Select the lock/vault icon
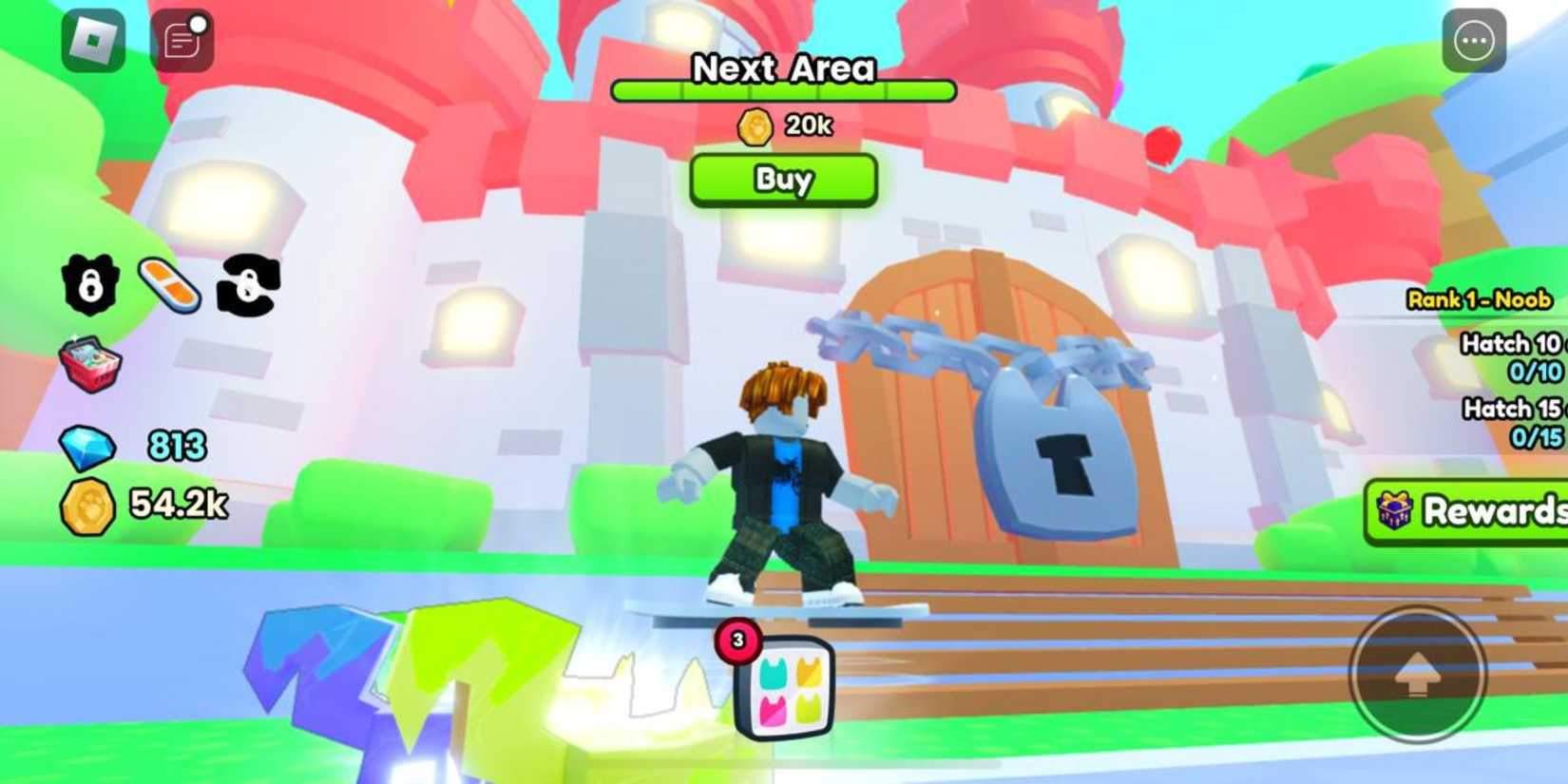 (90, 285)
